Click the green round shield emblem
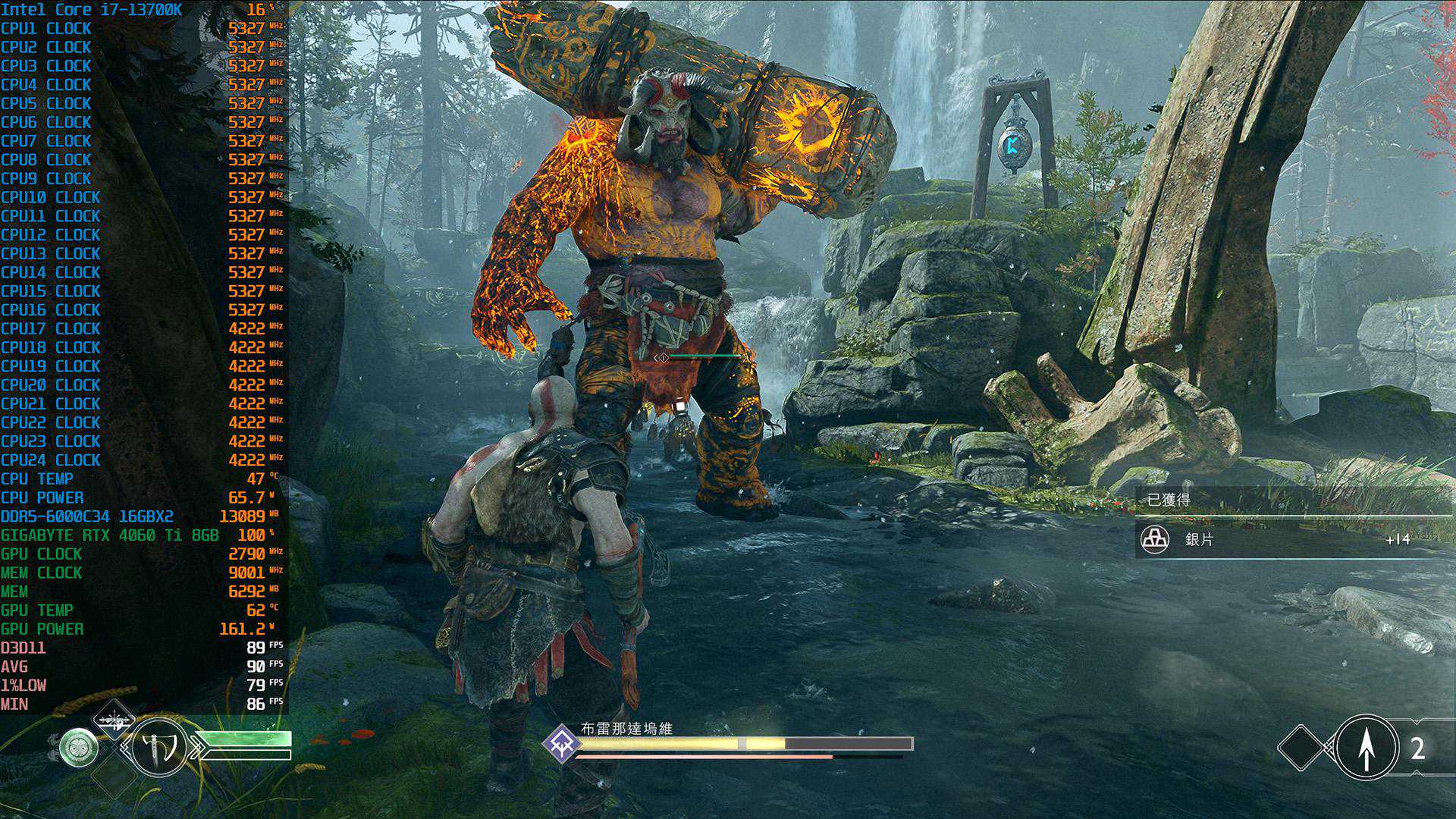The height and width of the screenshot is (819, 1456). [x=79, y=748]
